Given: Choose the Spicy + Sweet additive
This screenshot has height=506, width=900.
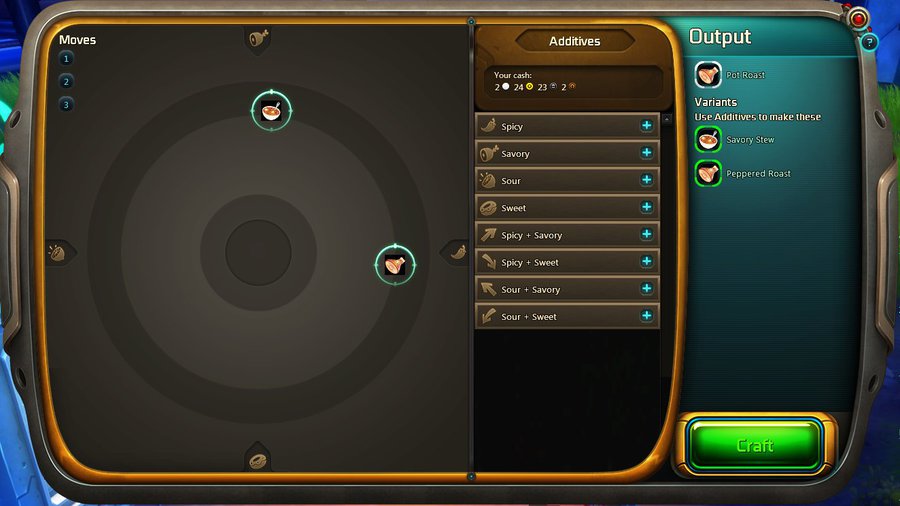Looking at the screenshot, I should click(646, 261).
